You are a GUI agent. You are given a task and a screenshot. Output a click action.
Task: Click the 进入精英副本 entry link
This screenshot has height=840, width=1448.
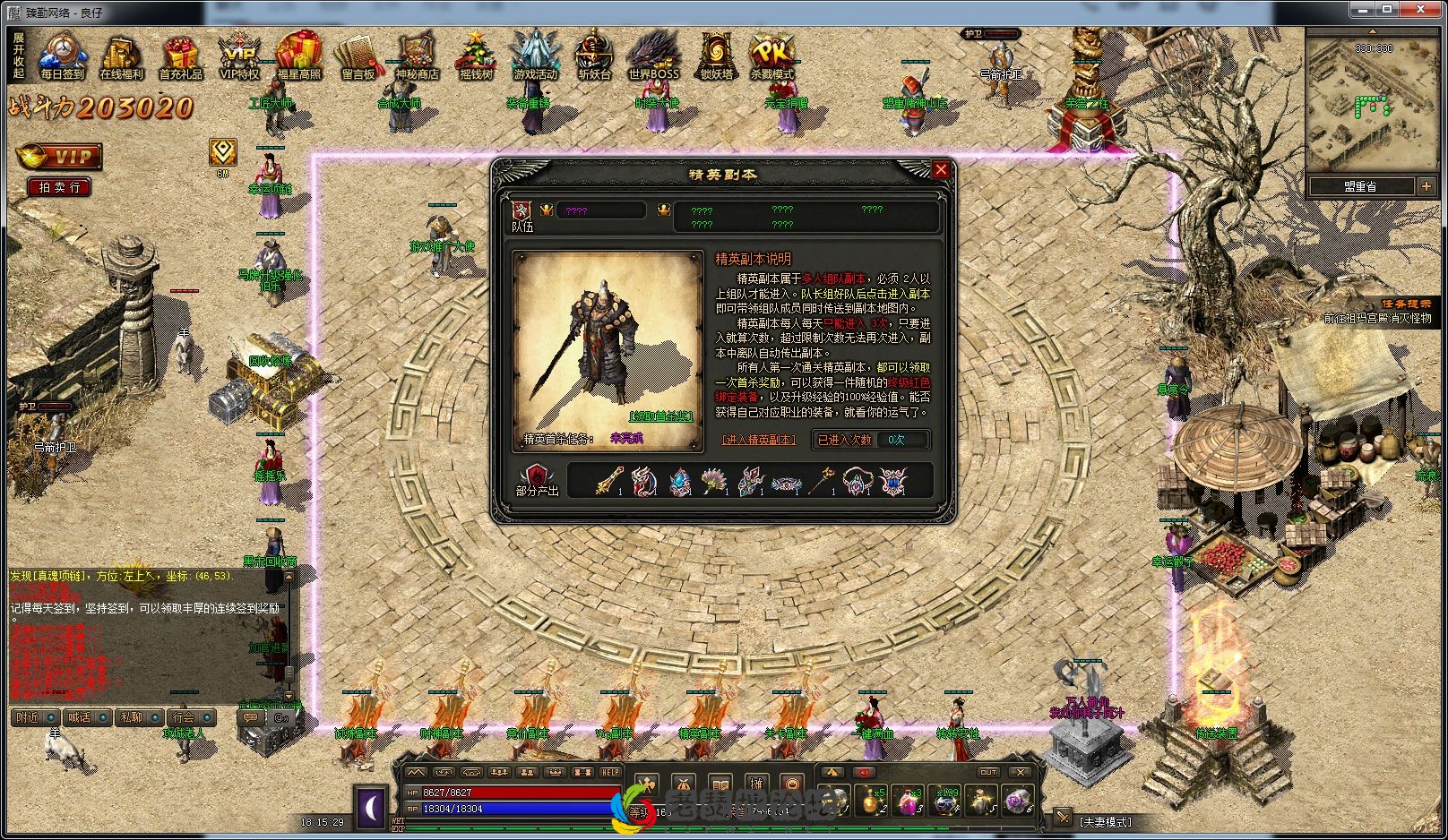761,440
